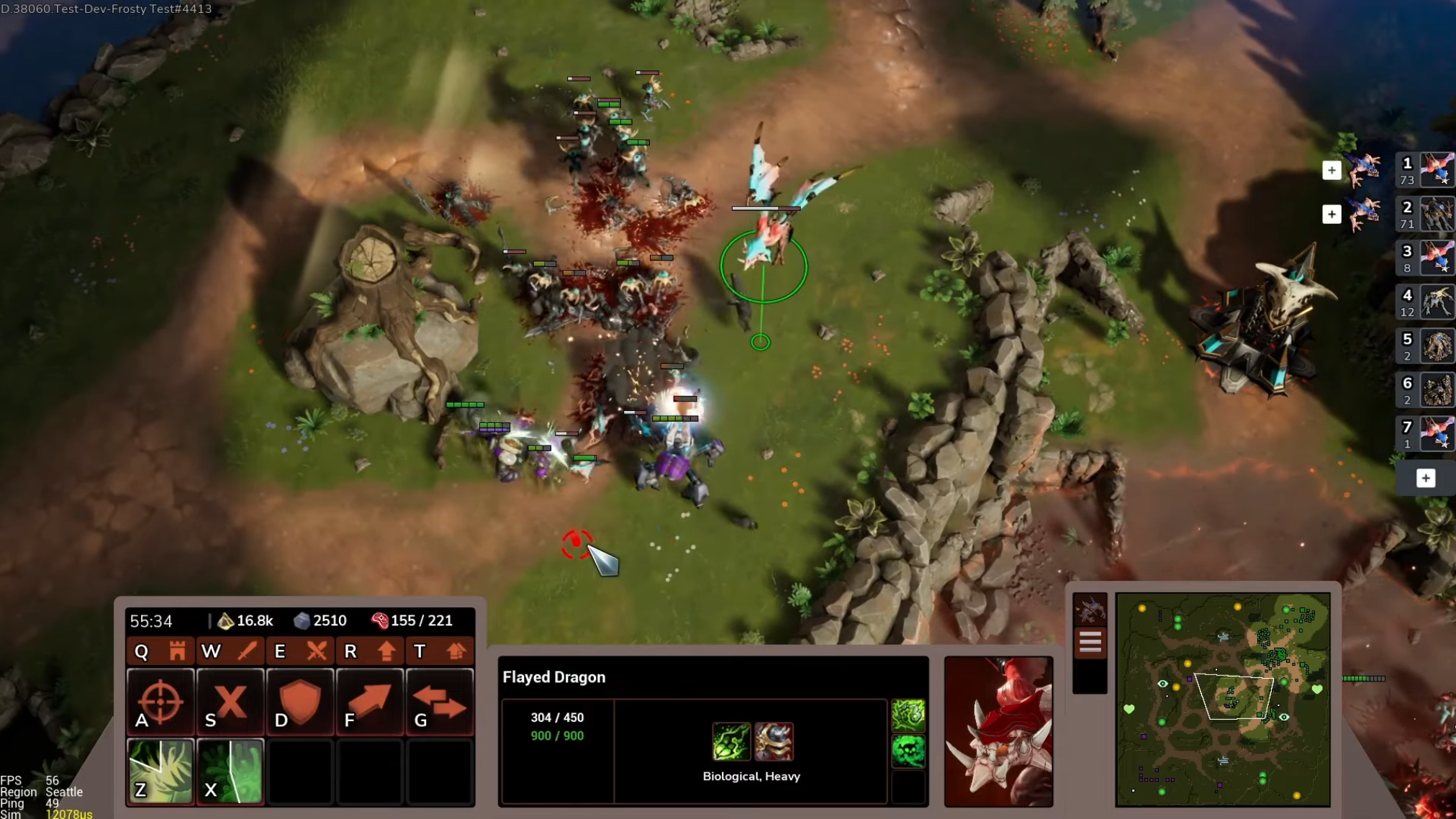Screen dimensions: 1456x819
Task: Use the green X ability
Action: tap(230, 771)
